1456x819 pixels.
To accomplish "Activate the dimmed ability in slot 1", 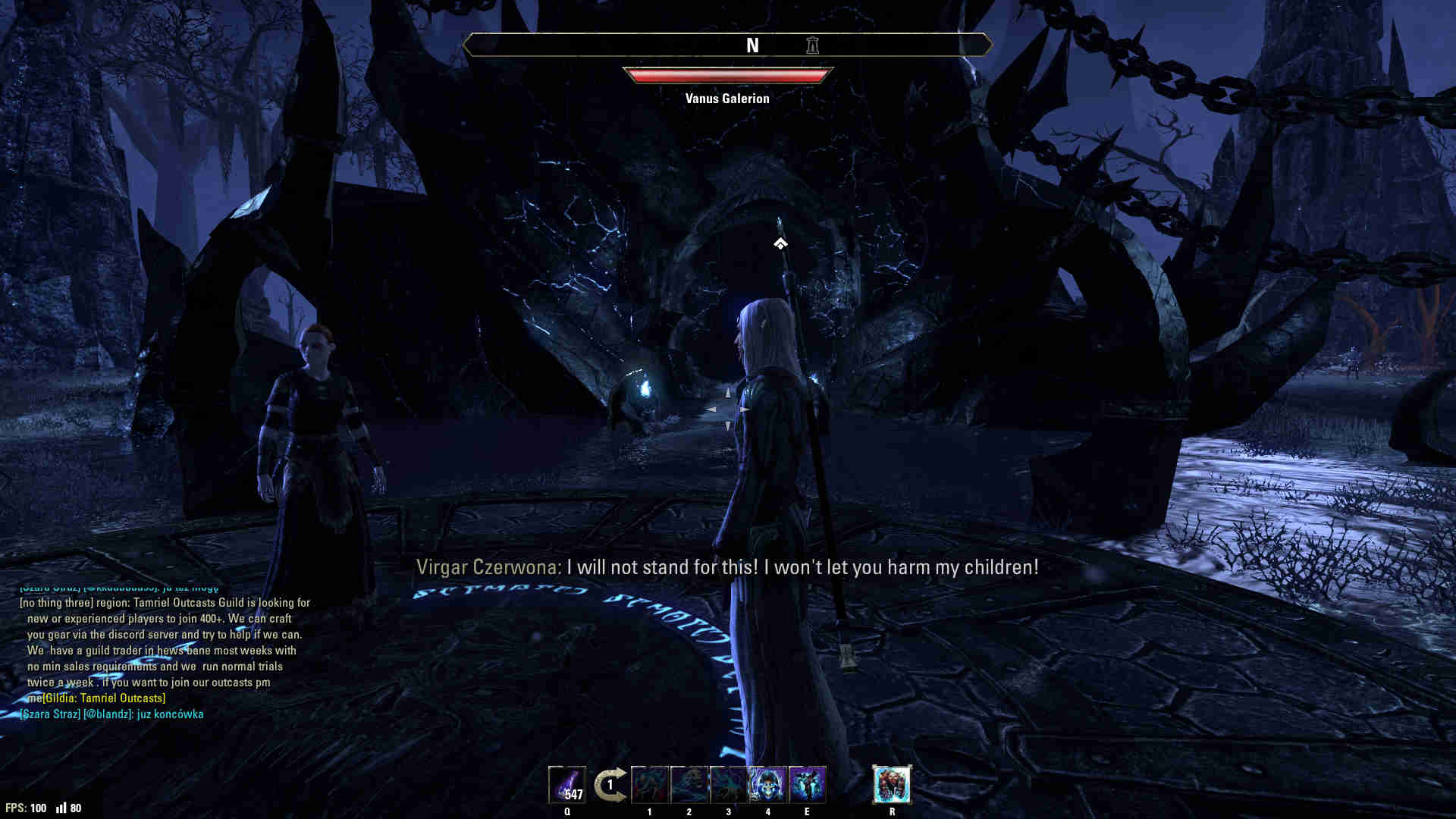I will point(650,785).
